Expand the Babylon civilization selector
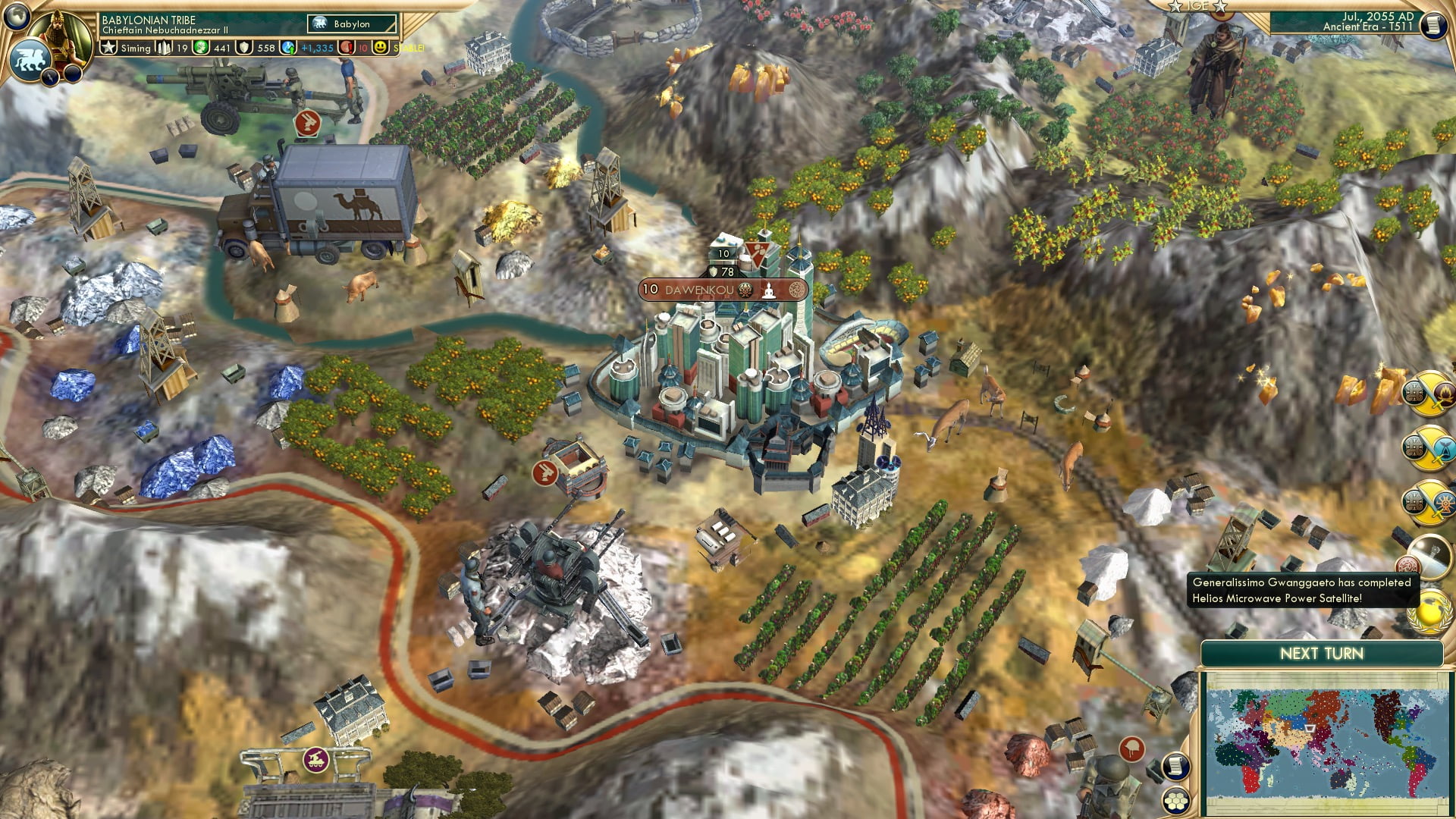The height and width of the screenshot is (819, 1456). [350, 24]
